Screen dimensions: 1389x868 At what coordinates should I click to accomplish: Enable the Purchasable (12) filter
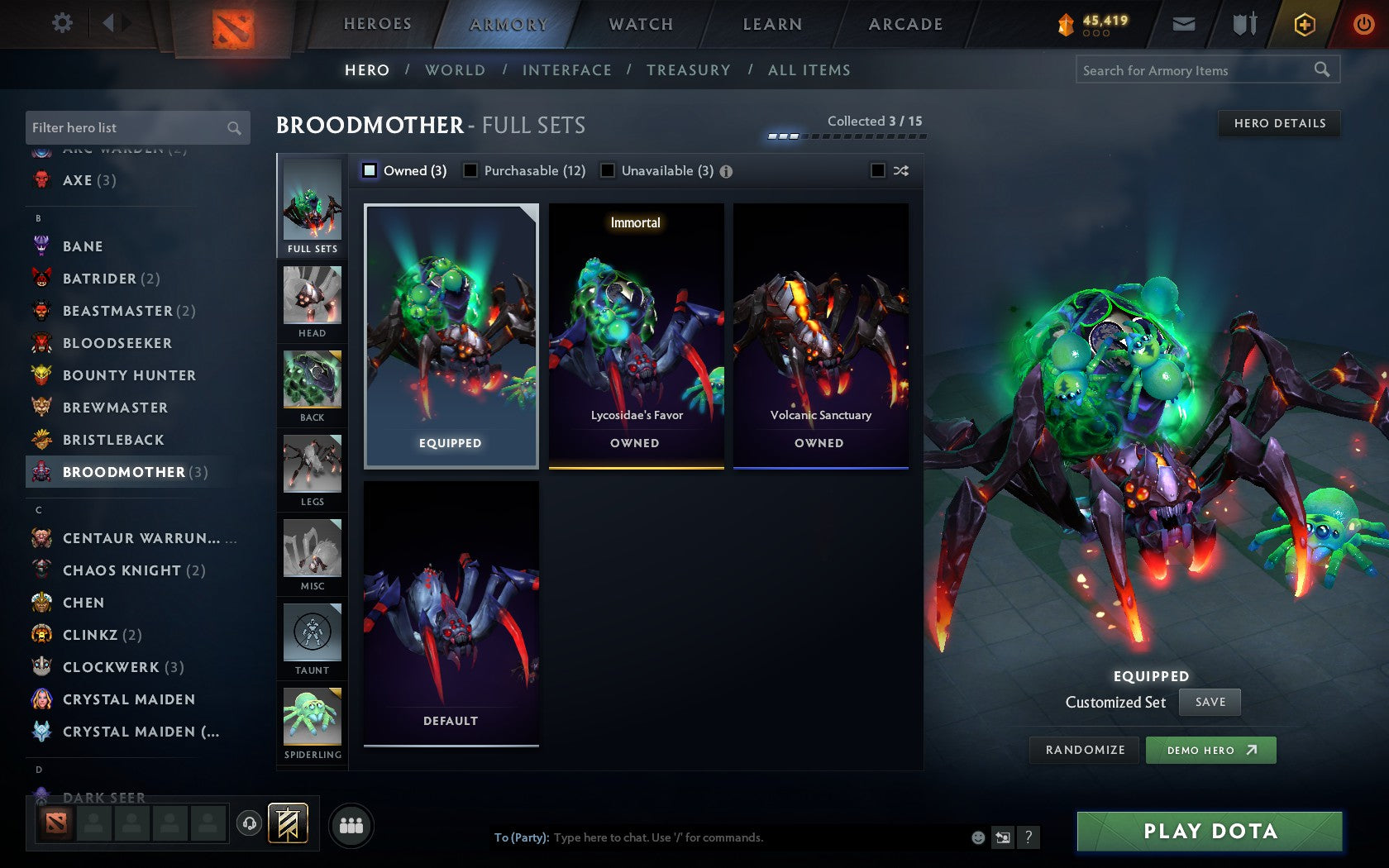pos(471,170)
